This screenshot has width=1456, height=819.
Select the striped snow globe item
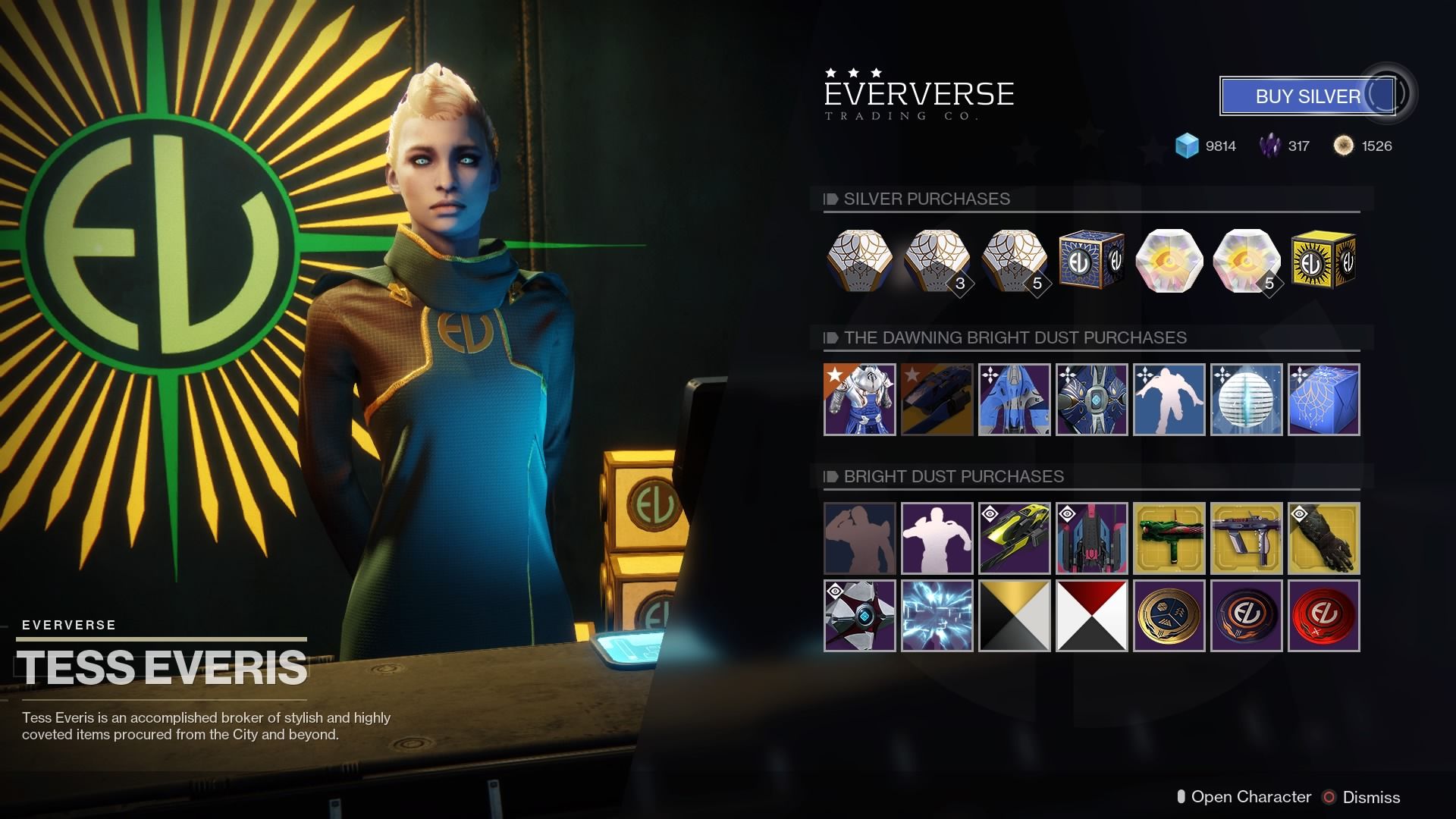pos(1246,400)
